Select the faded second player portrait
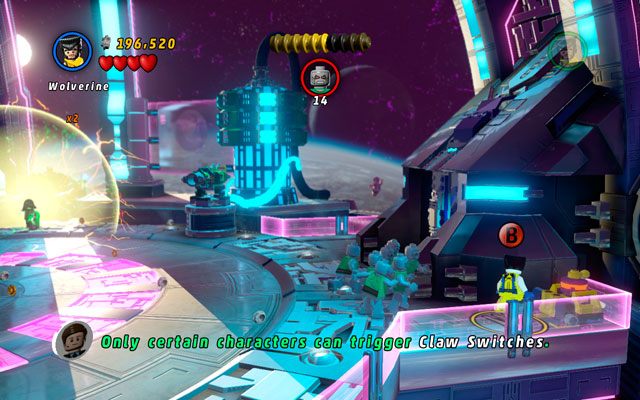The width and height of the screenshot is (640, 400). 567,49
